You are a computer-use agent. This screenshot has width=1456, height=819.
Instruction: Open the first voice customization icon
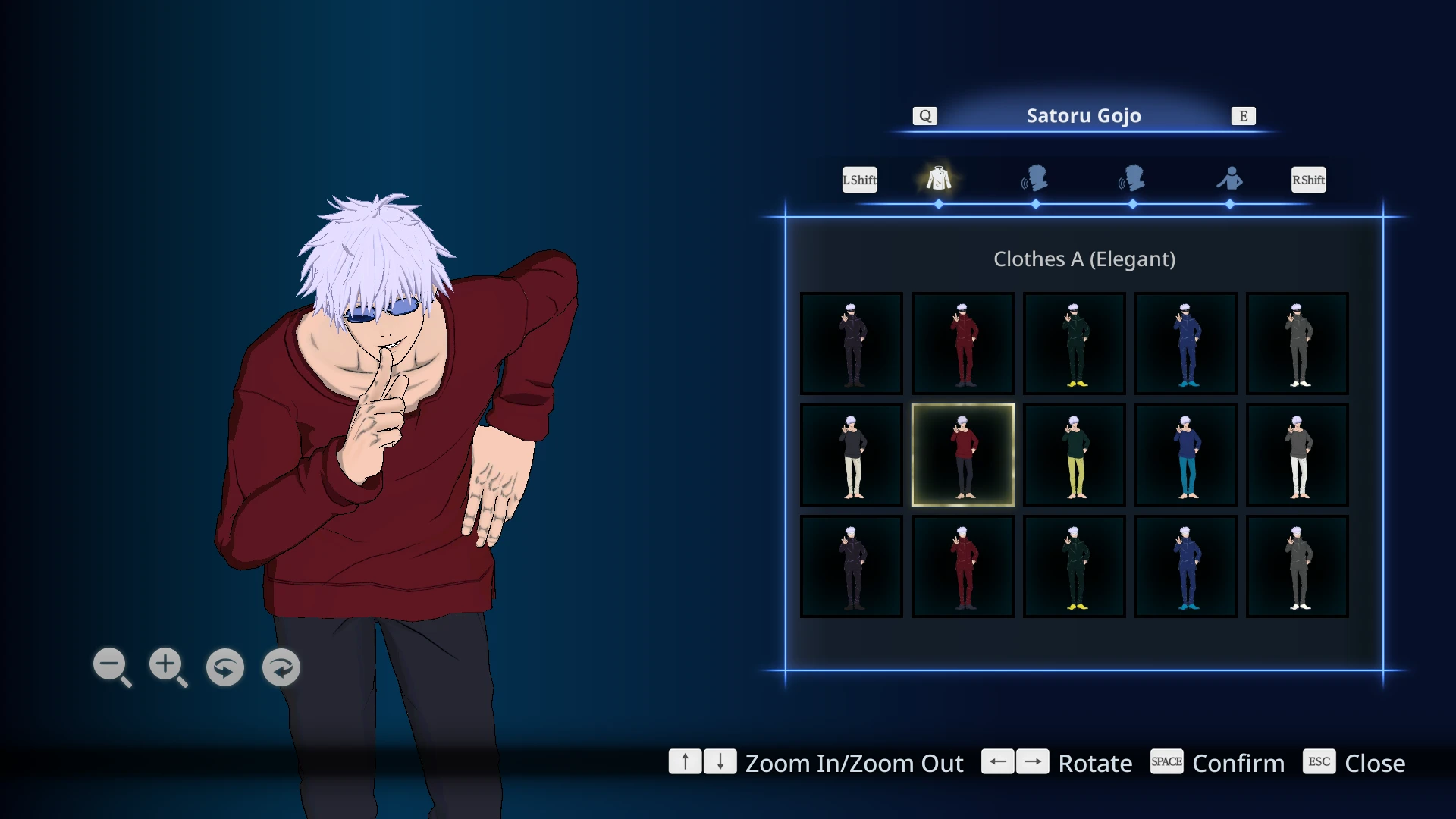(x=1035, y=179)
